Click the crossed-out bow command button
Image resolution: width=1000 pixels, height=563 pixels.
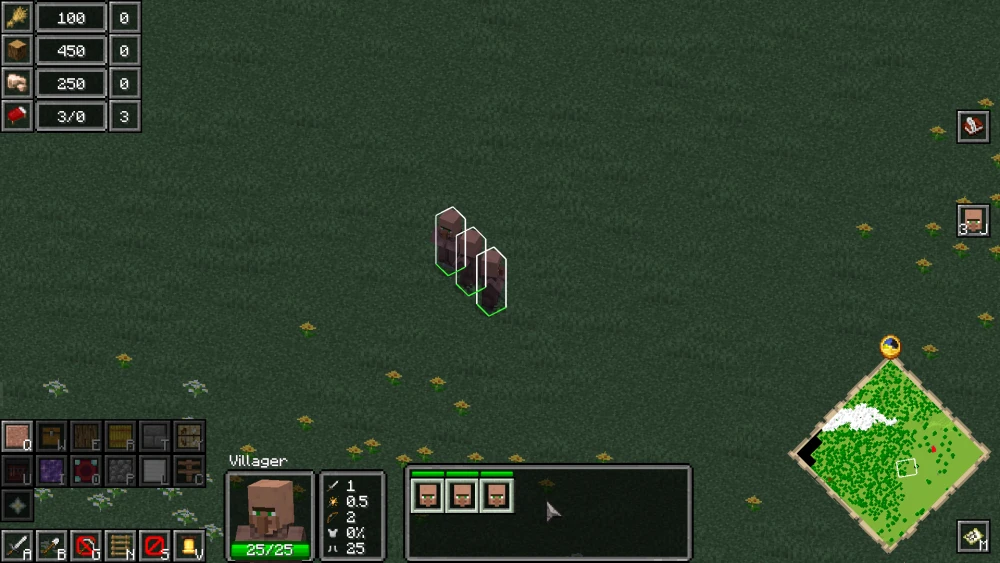(x=87, y=546)
